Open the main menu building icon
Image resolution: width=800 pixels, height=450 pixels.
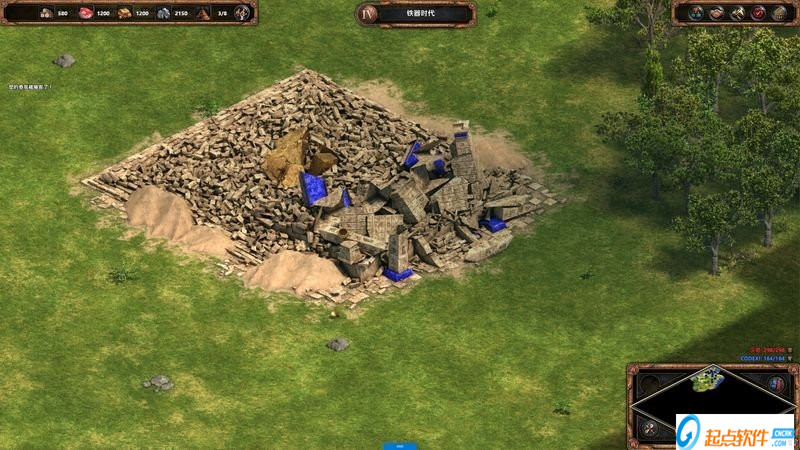pyautogui.click(x=779, y=13)
